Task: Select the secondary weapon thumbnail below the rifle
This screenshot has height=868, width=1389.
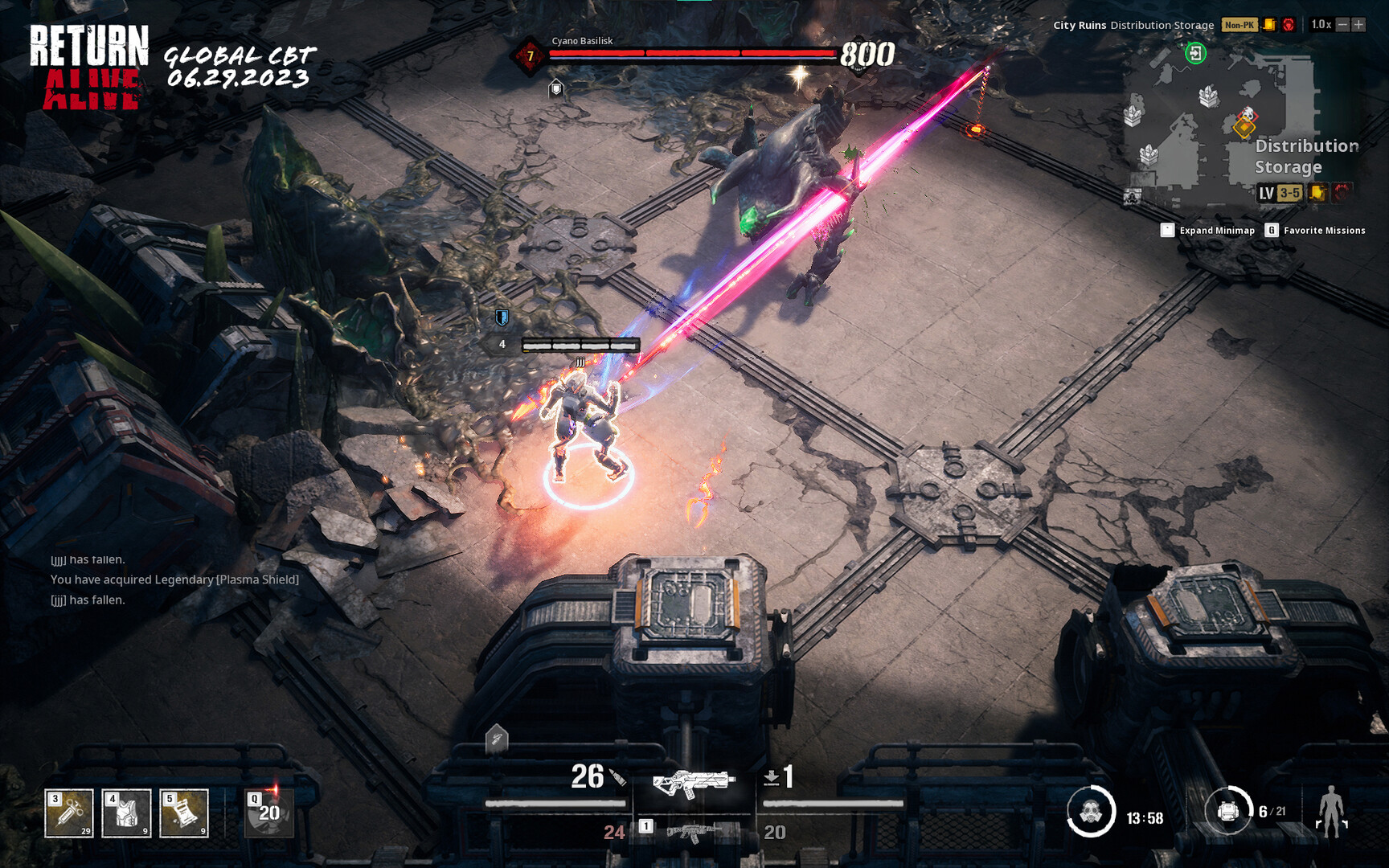Action: coord(693,833)
